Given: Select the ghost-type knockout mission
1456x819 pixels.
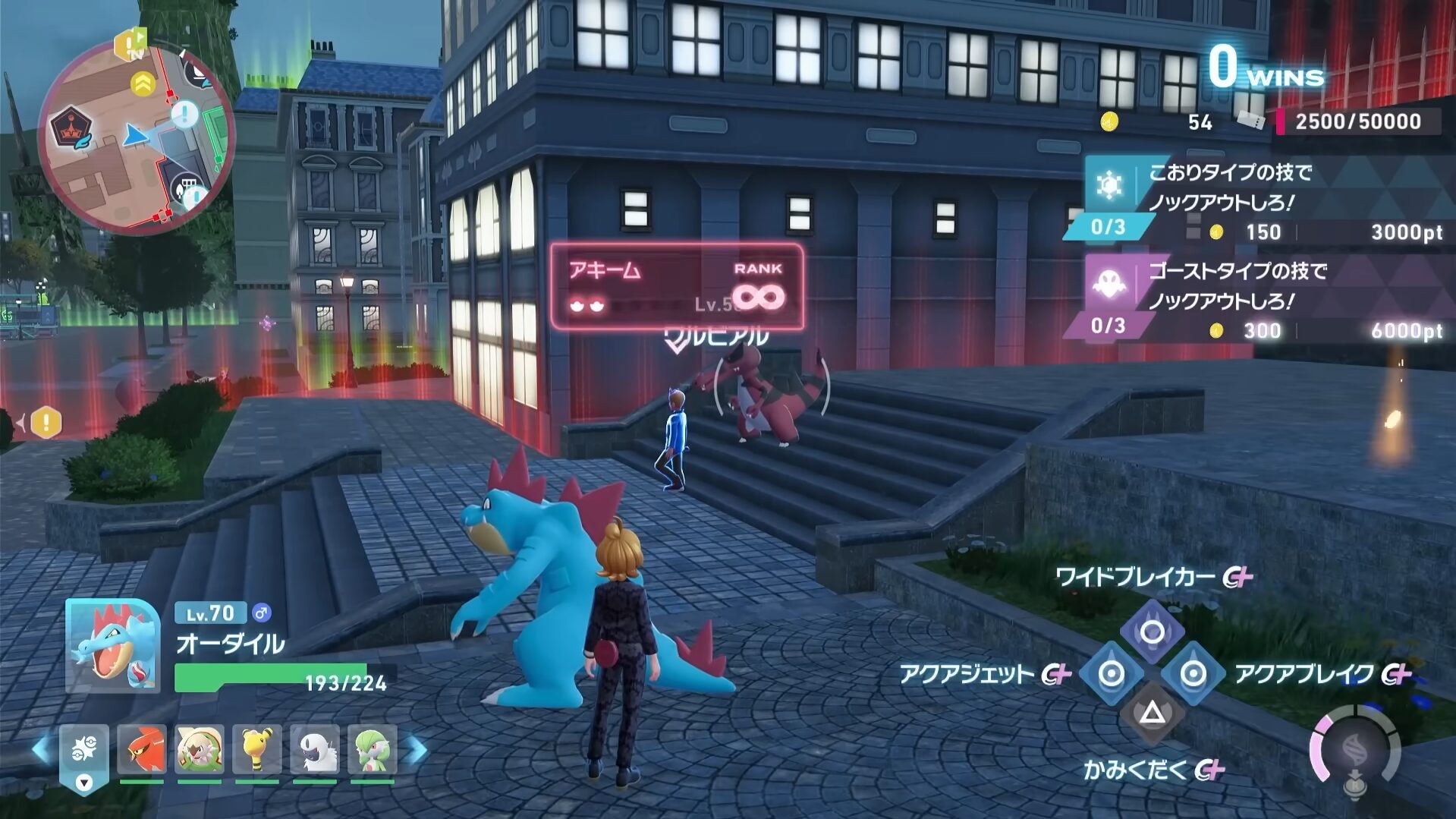Looking at the screenshot, I should click(x=1259, y=299).
